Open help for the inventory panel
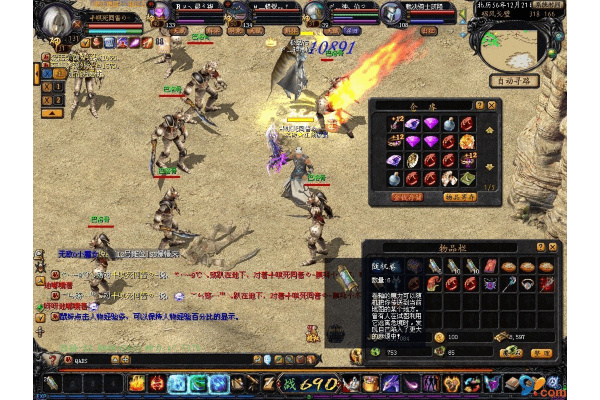This screenshot has width=600, height=400. [540, 246]
